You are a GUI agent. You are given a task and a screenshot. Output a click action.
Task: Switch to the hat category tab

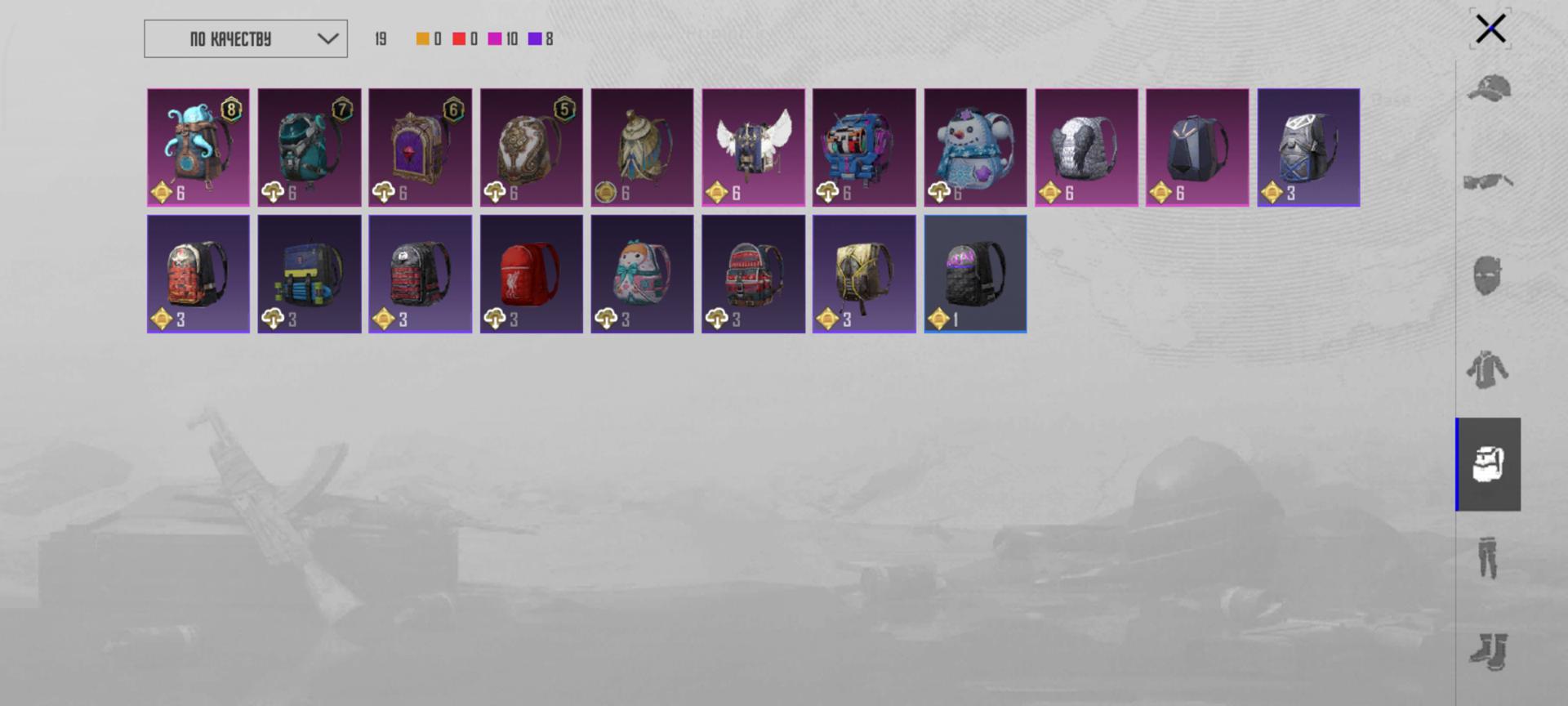pyautogui.click(x=1489, y=89)
